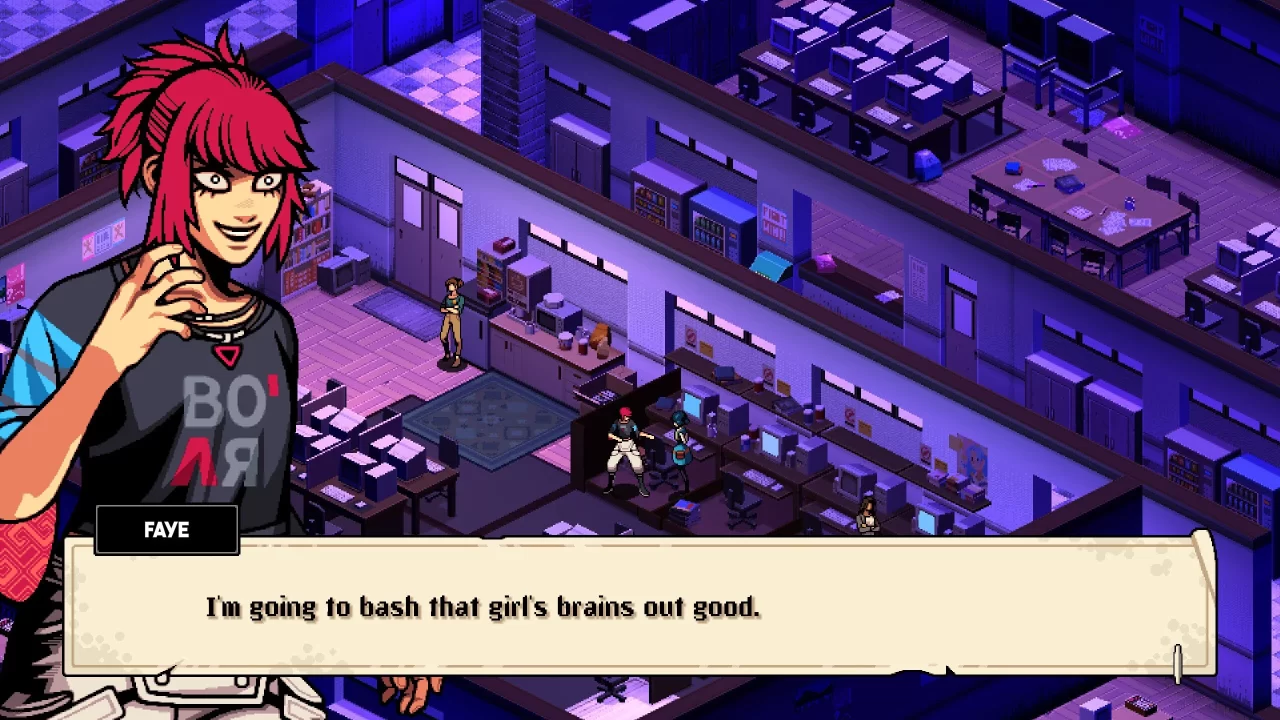1280x720 pixels.
Task: Select the coffee cups on the serving counter
Action: click(x=566, y=340)
